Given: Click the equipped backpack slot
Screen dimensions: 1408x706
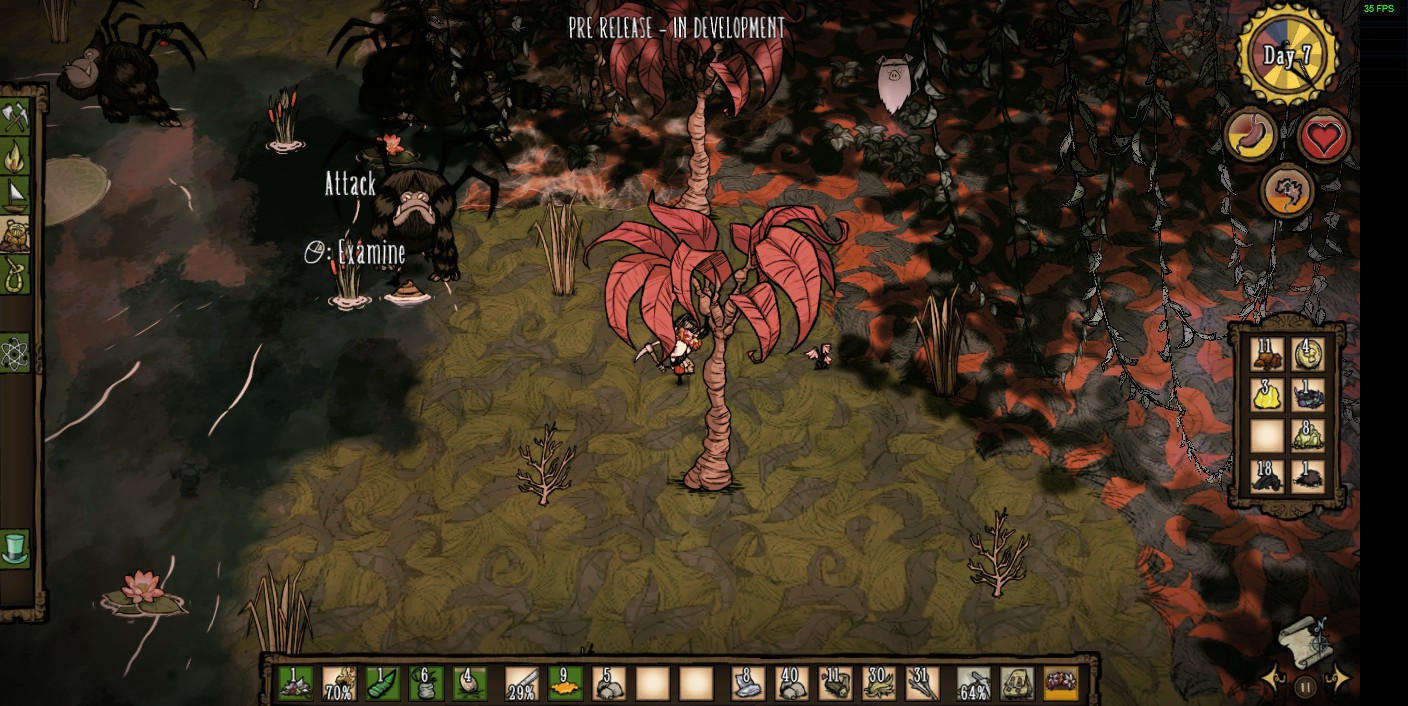Looking at the screenshot, I should click(x=1017, y=684).
